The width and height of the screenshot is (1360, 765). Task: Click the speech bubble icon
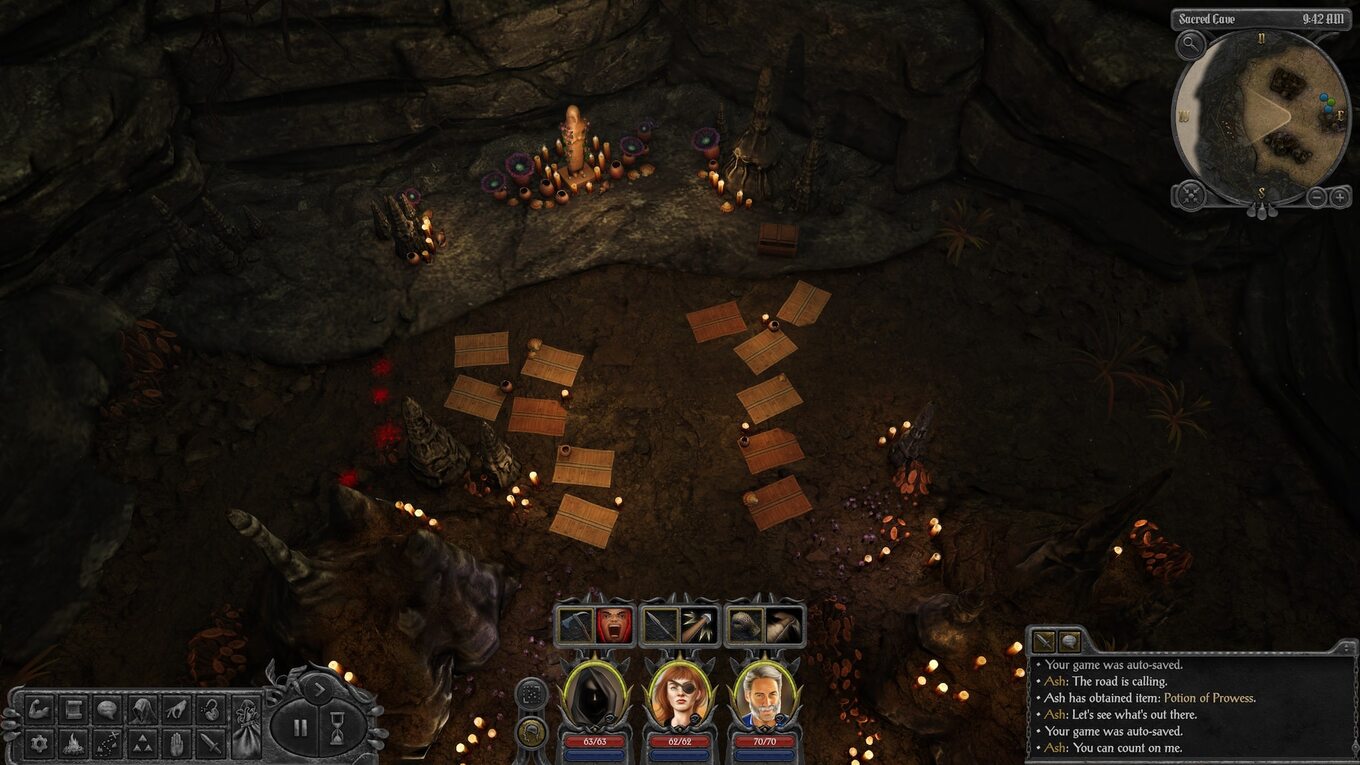(107, 710)
